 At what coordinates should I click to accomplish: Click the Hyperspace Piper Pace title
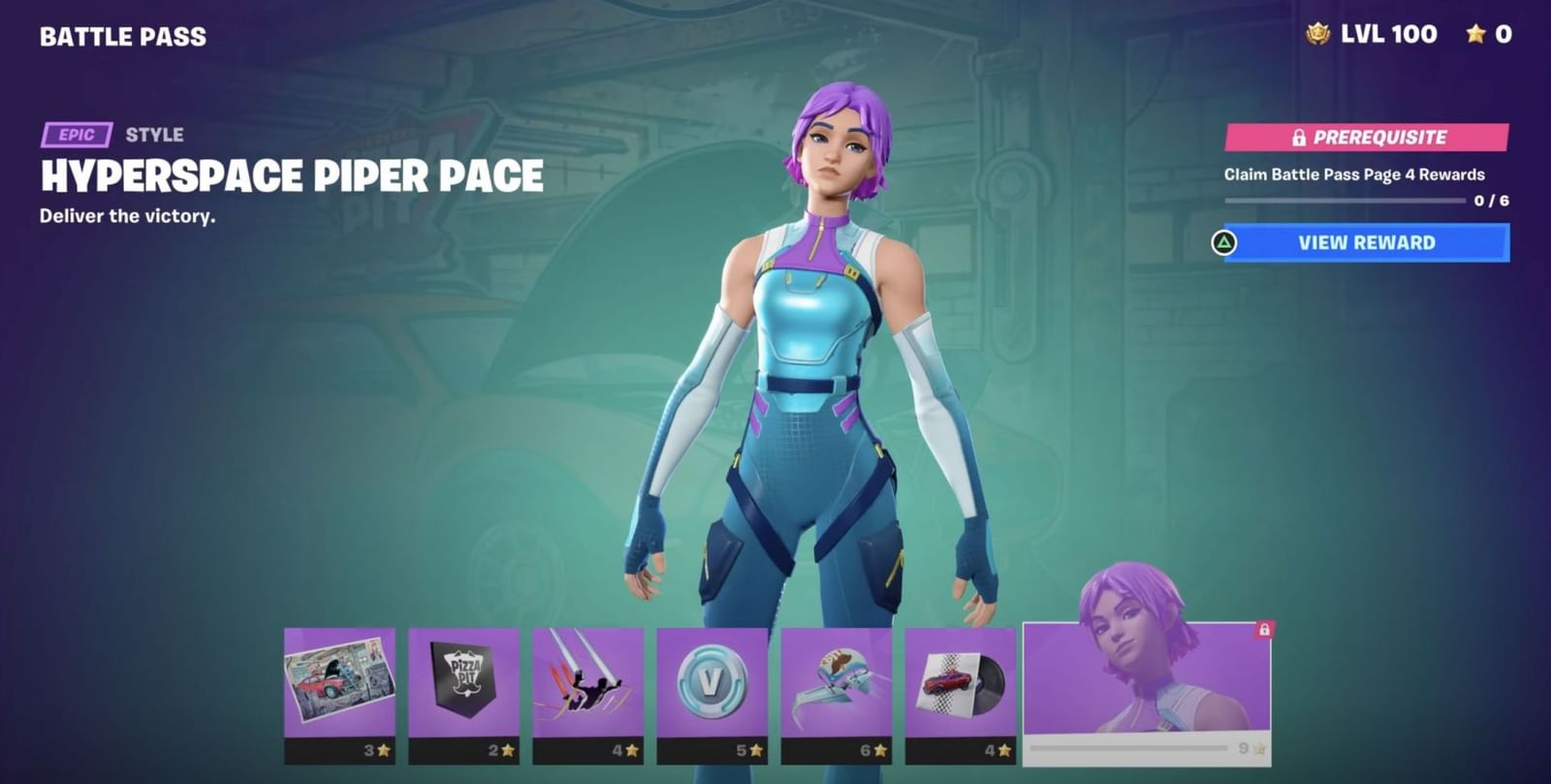(291, 176)
